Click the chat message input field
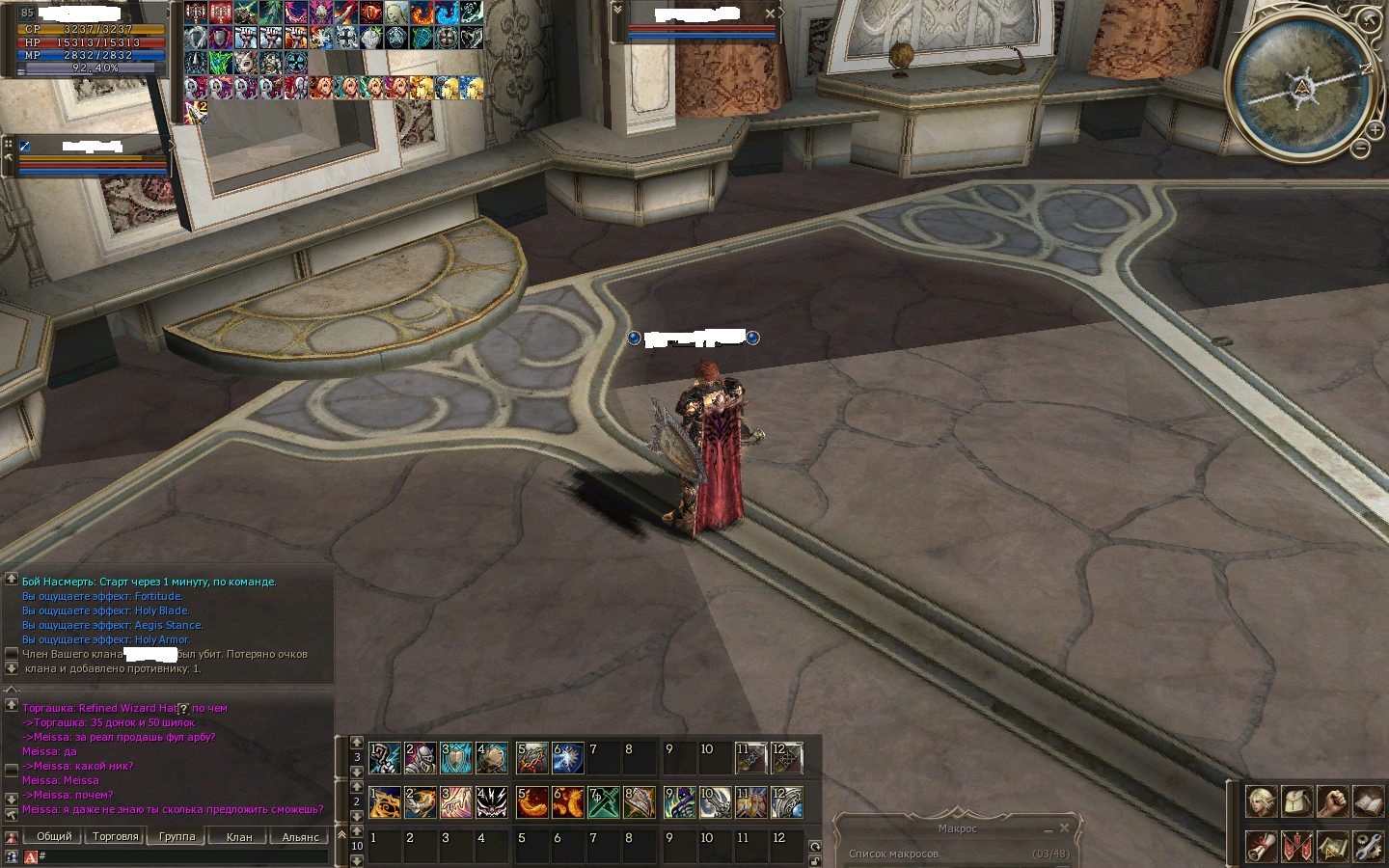Image resolution: width=1389 pixels, height=868 pixels. coord(183,856)
